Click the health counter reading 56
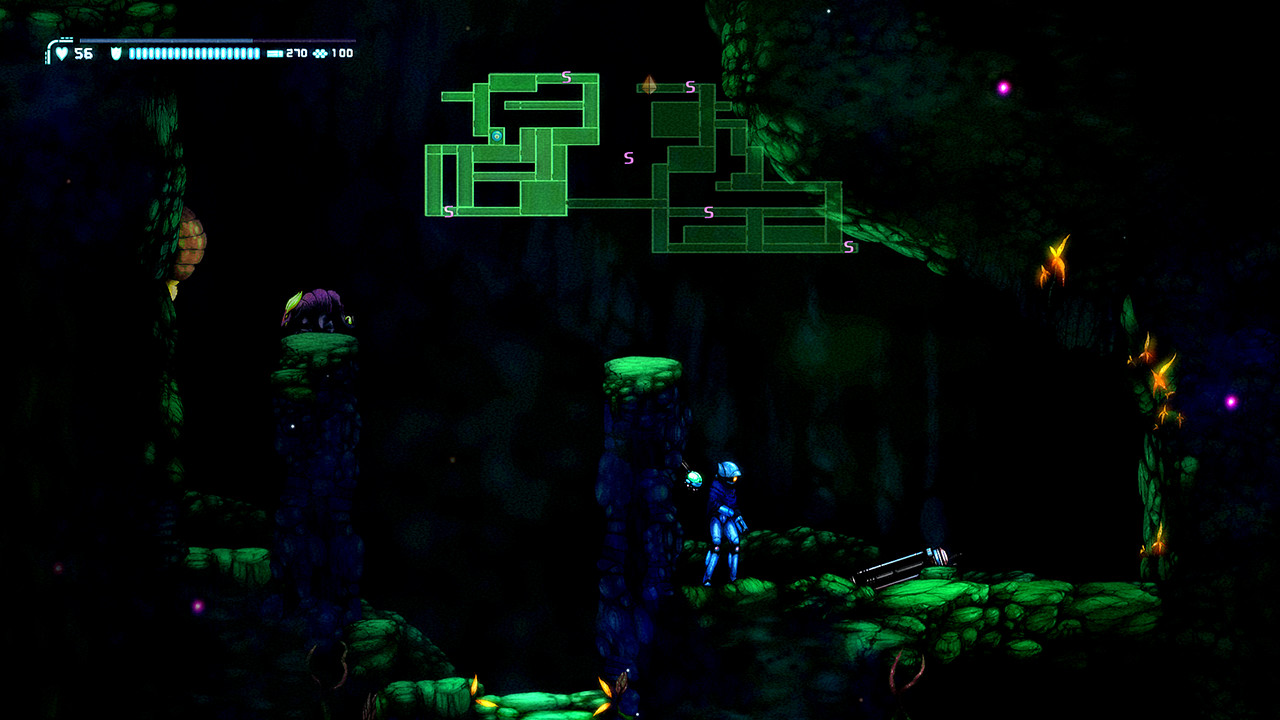The width and height of the screenshot is (1280, 720). point(84,53)
